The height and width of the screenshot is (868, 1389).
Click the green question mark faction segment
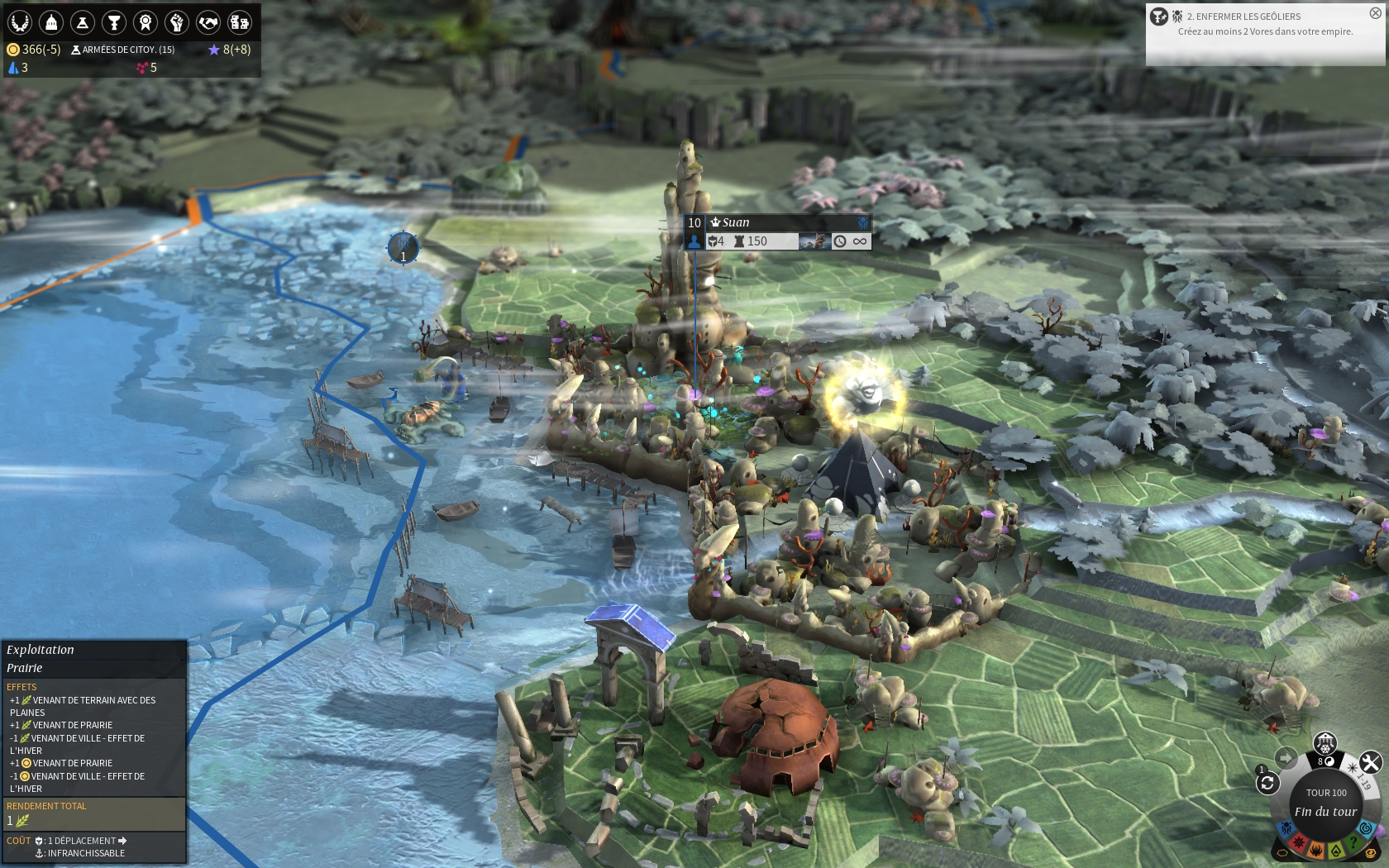click(x=1353, y=843)
